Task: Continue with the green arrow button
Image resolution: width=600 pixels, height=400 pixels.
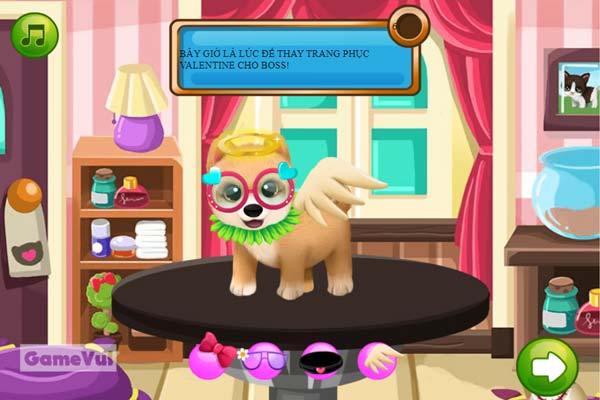Action: 547,366
